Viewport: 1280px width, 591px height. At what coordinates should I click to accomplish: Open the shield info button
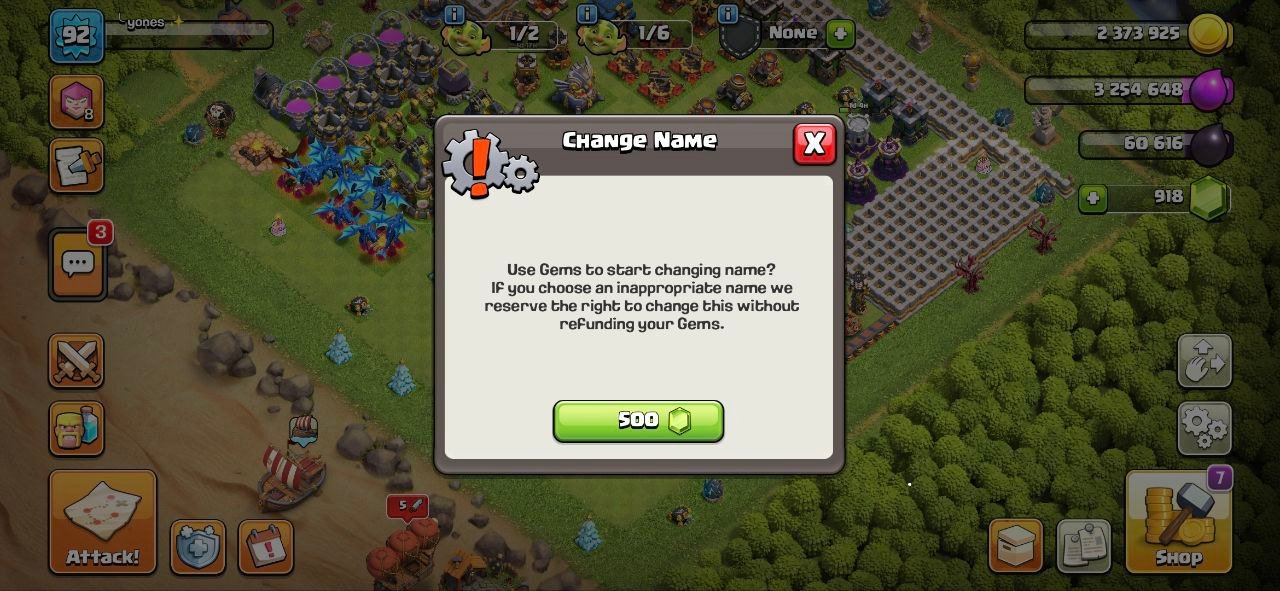[198, 547]
